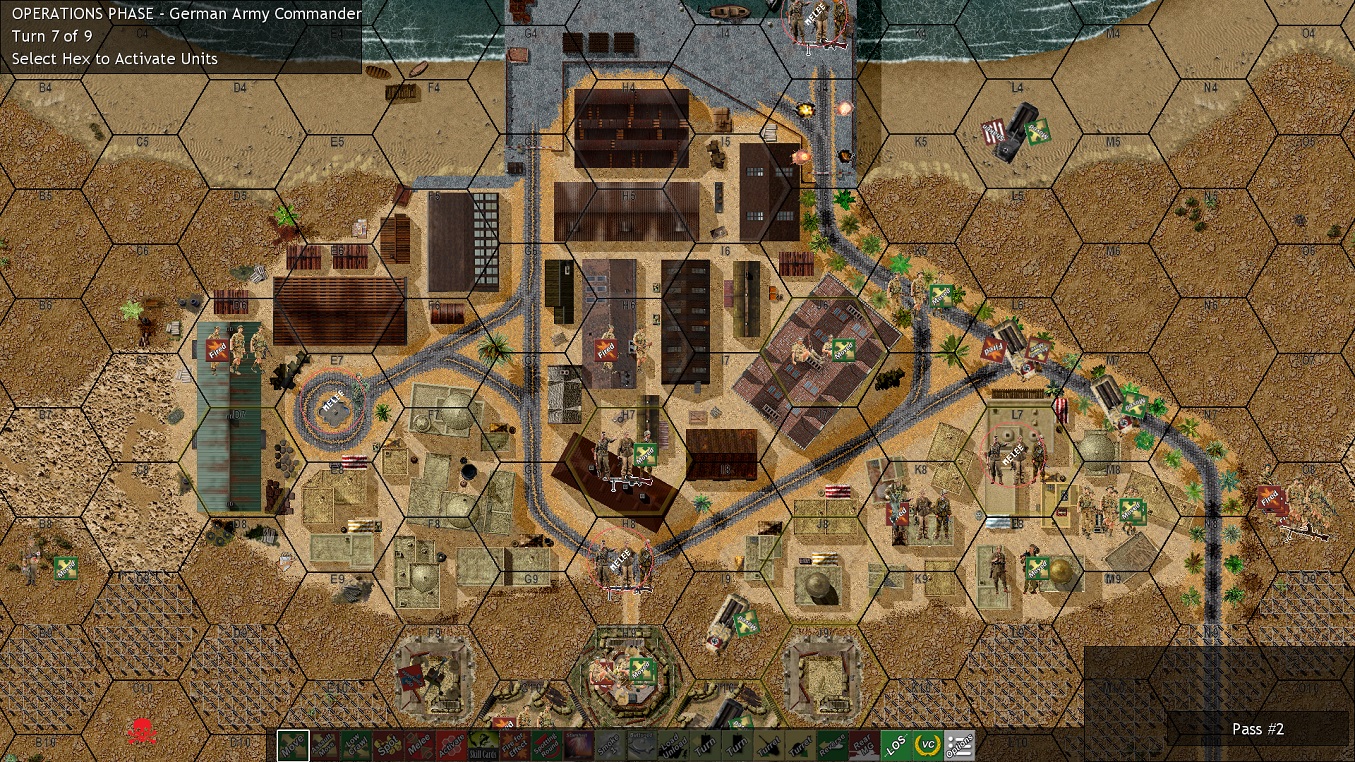Select the Assault Move command
The width and height of the screenshot is (1355, 762).
click(325, 745)
